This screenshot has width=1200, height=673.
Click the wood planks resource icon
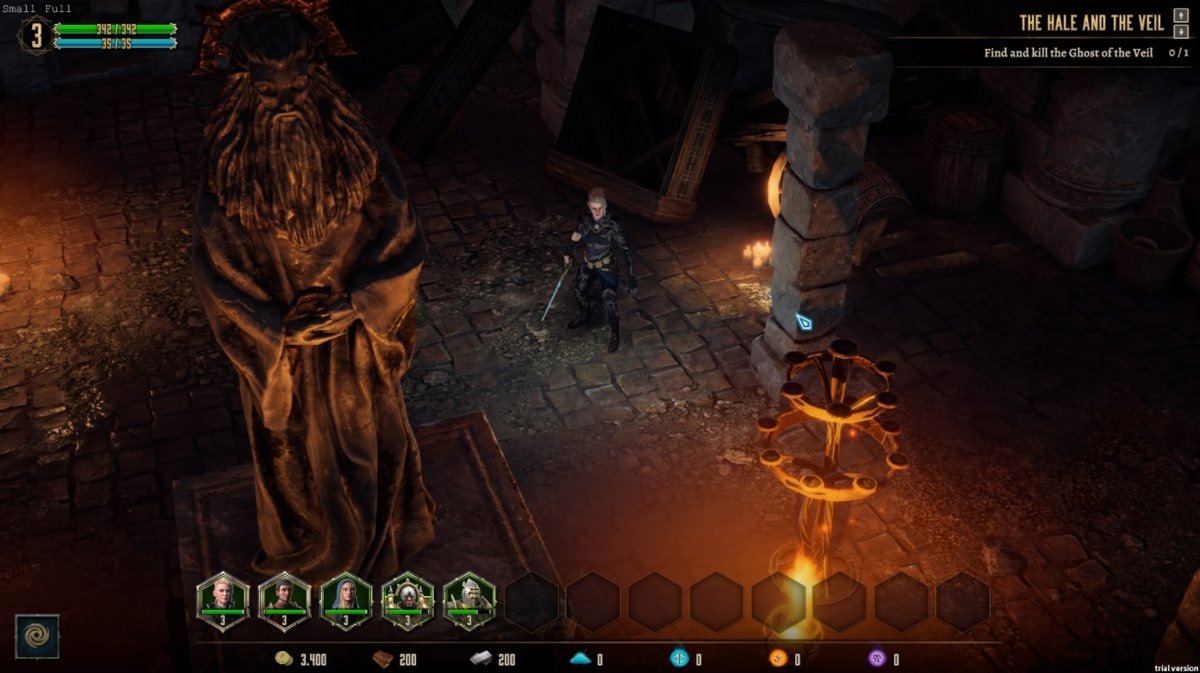382,659
